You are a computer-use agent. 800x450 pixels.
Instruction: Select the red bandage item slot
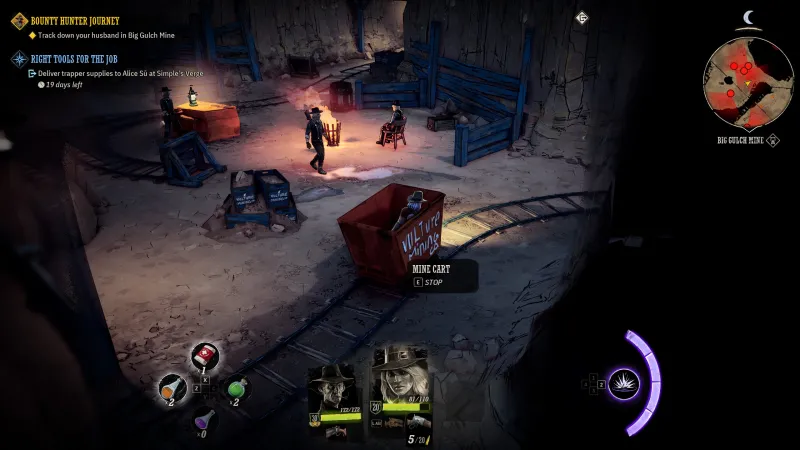[205, 356]
